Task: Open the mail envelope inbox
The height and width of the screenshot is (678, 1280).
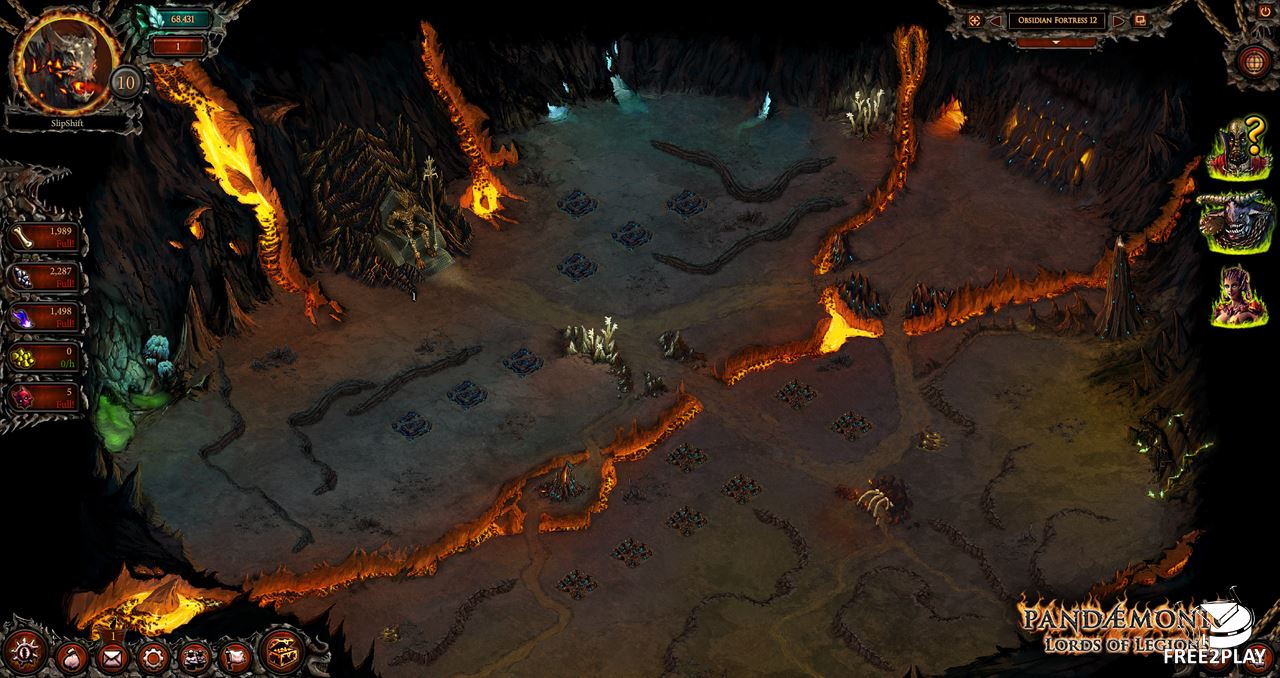Action: [111, 657]
